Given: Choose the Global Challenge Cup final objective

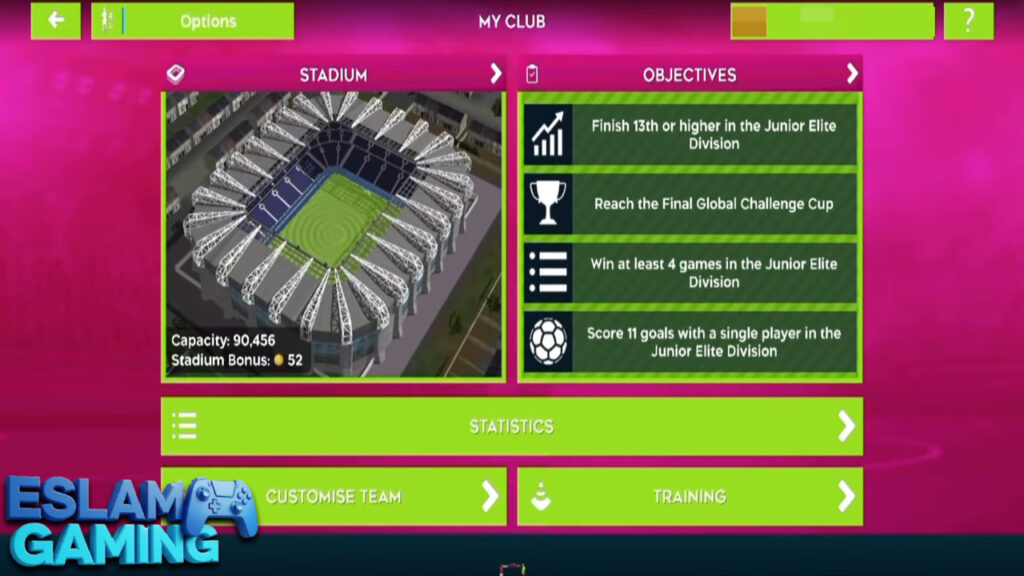Looking at the screenshot, I should [x=690, y=204].
